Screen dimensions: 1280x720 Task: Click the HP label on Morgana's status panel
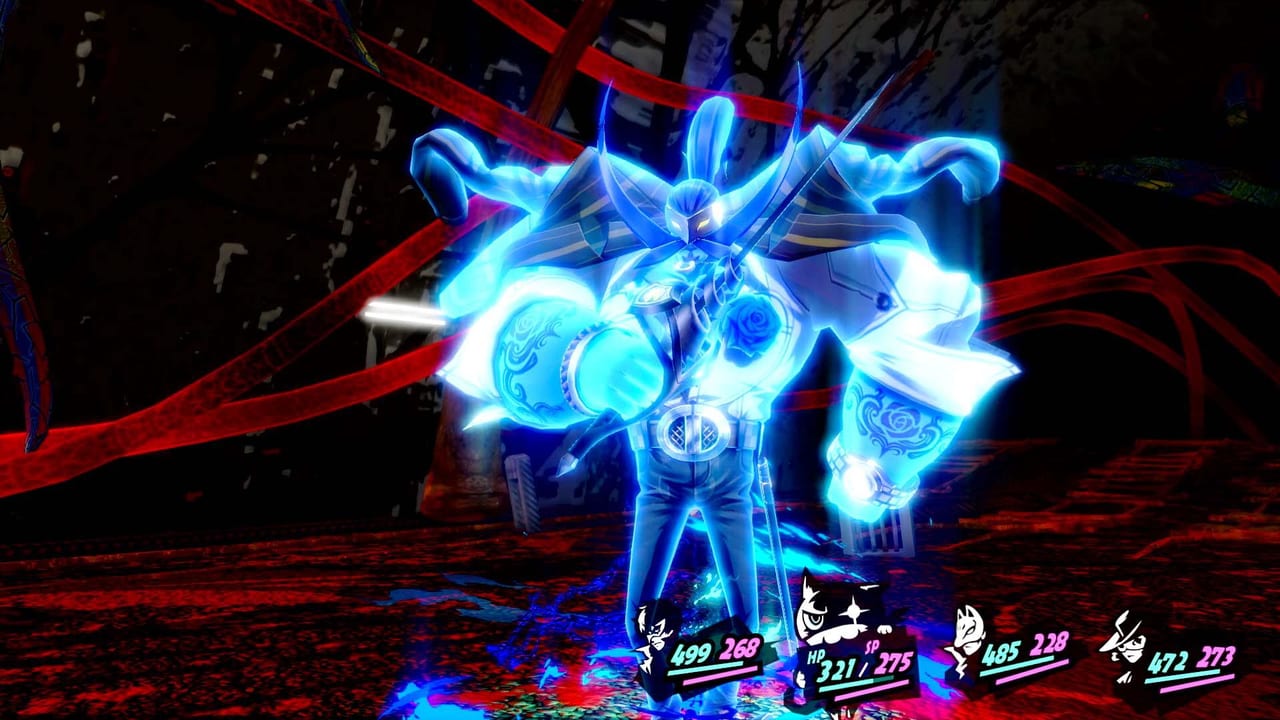(815, 657)
